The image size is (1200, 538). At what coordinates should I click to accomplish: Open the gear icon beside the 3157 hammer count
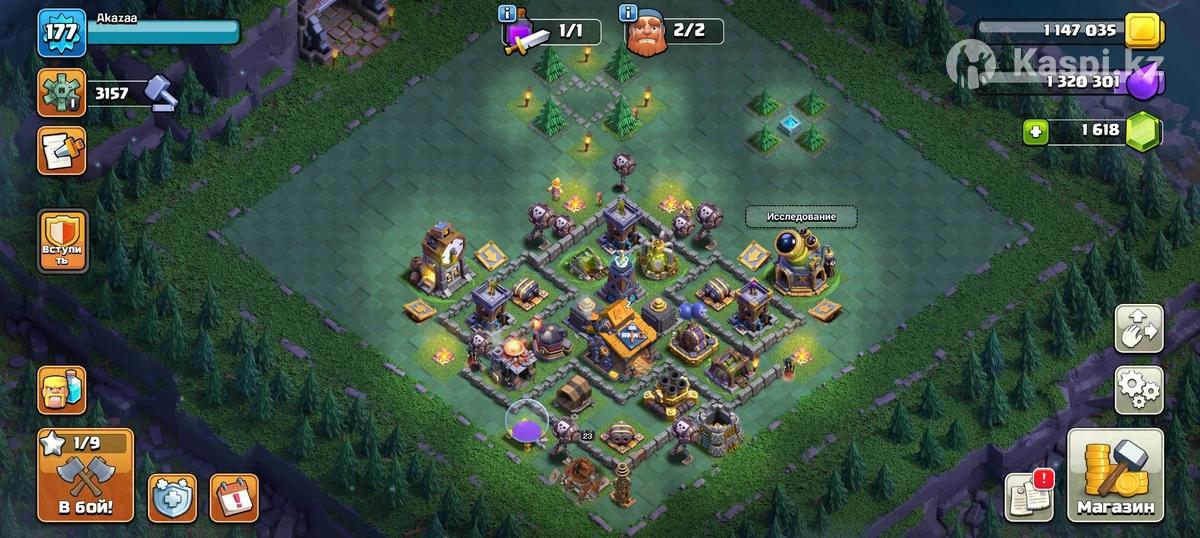click(x=61, y=93)
